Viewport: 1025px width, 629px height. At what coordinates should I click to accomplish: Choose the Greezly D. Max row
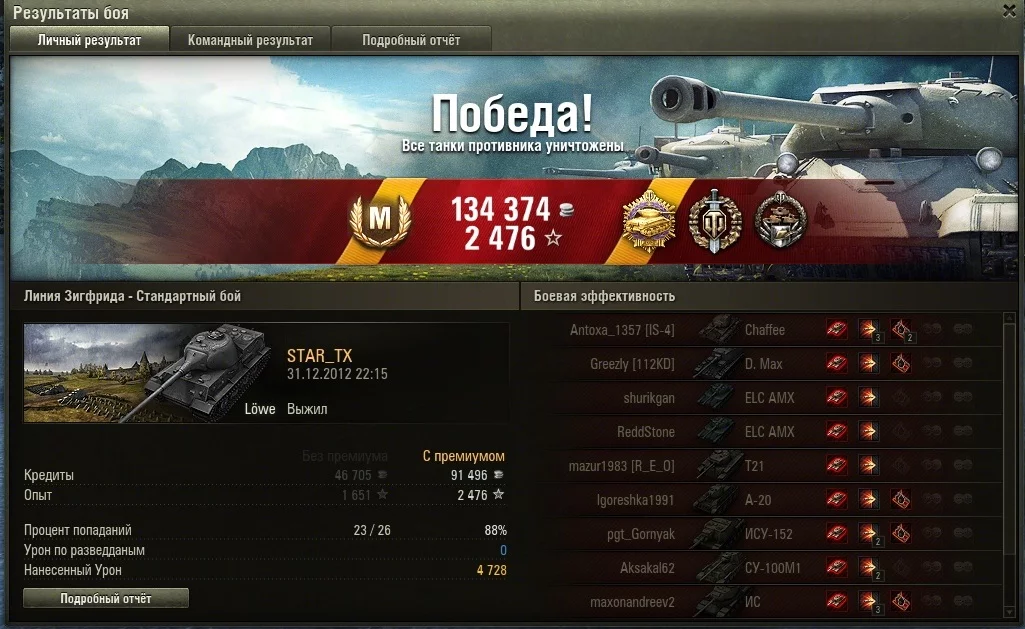(x=760, y=364)
